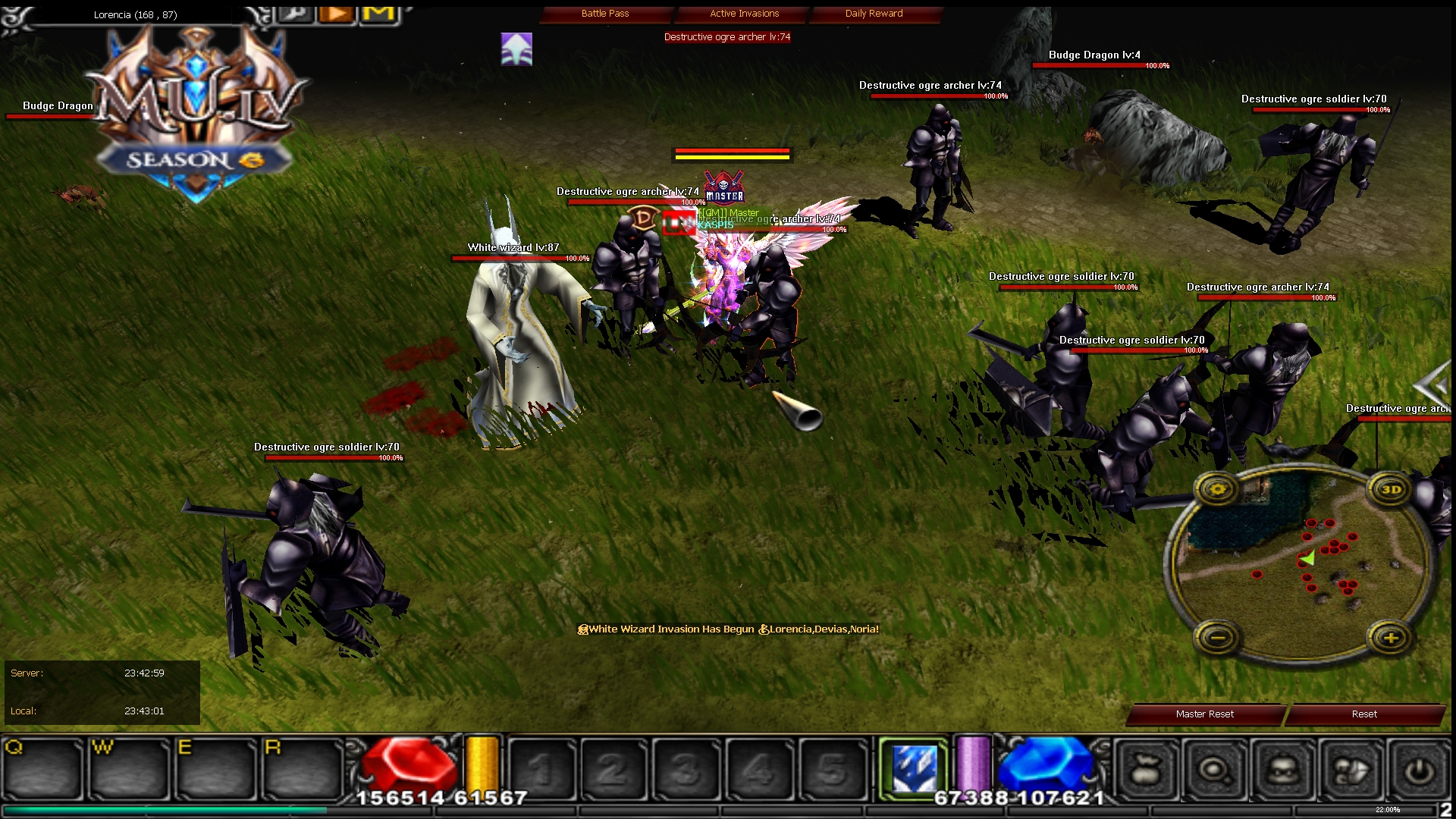
Task: Open the yellow M menu icon
Action: [380, 12]
